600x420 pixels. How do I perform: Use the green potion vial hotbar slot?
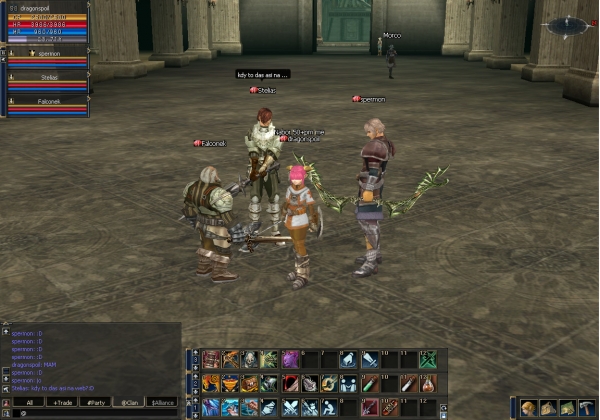pos(368,383)
